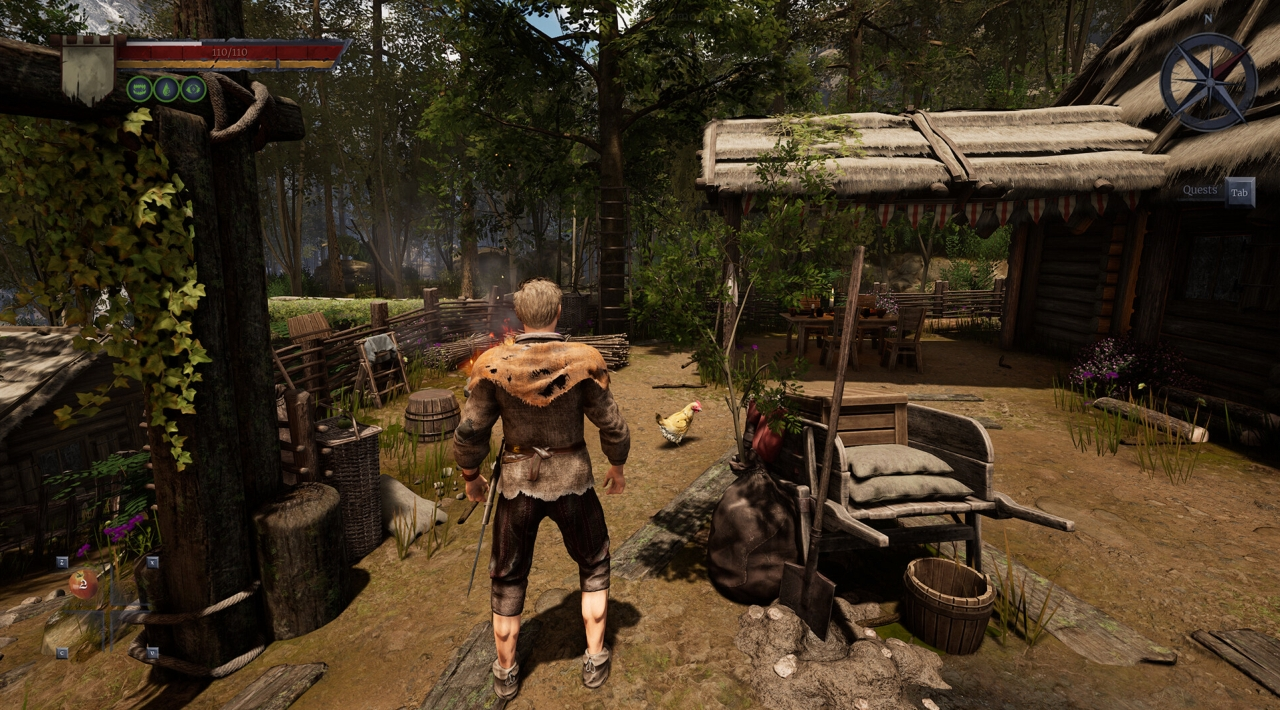The image size is (1280, 710).
Task: Click the compass rose in the corner
Action: point(1208,82)
